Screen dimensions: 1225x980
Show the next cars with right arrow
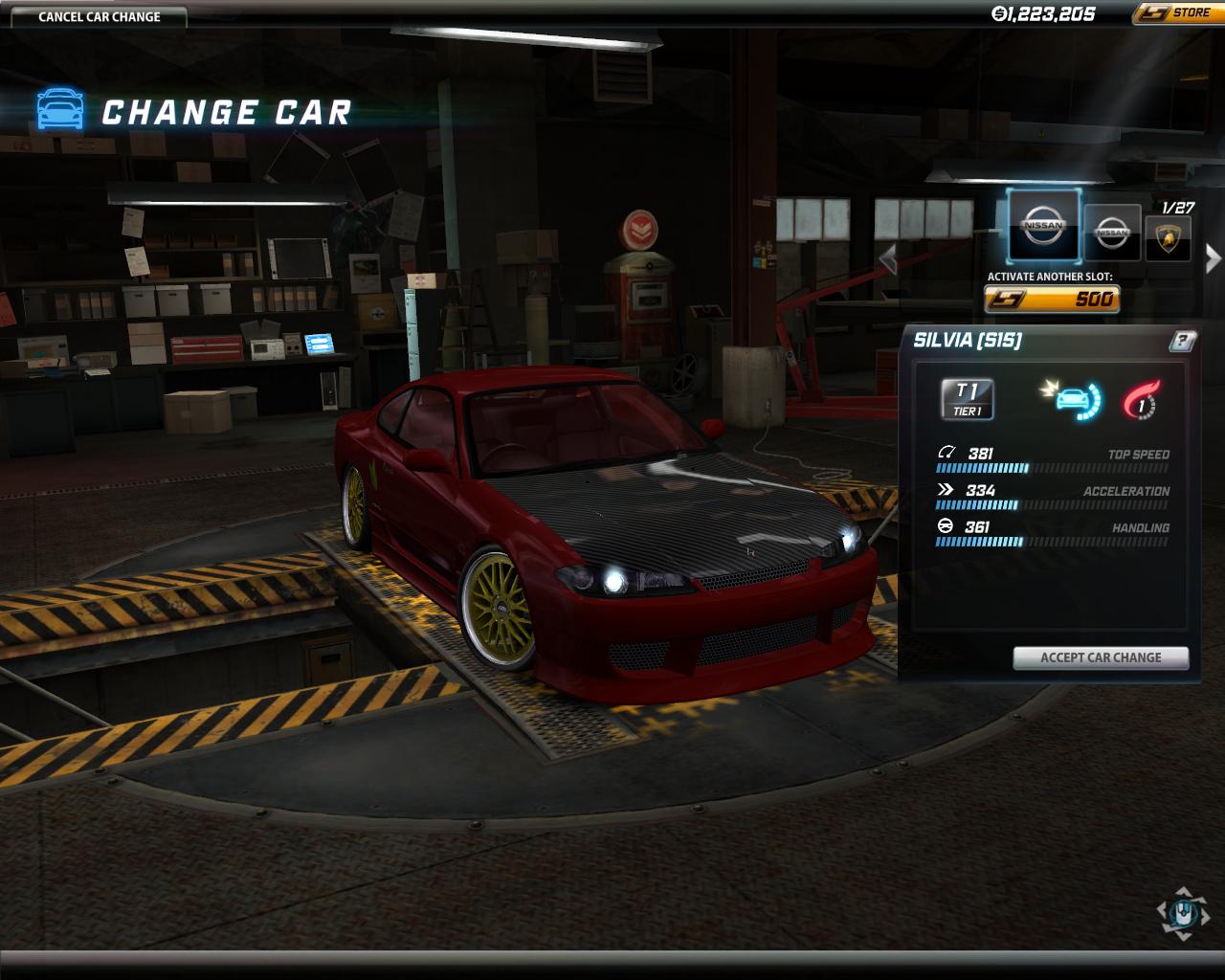tap(1213, 258)
